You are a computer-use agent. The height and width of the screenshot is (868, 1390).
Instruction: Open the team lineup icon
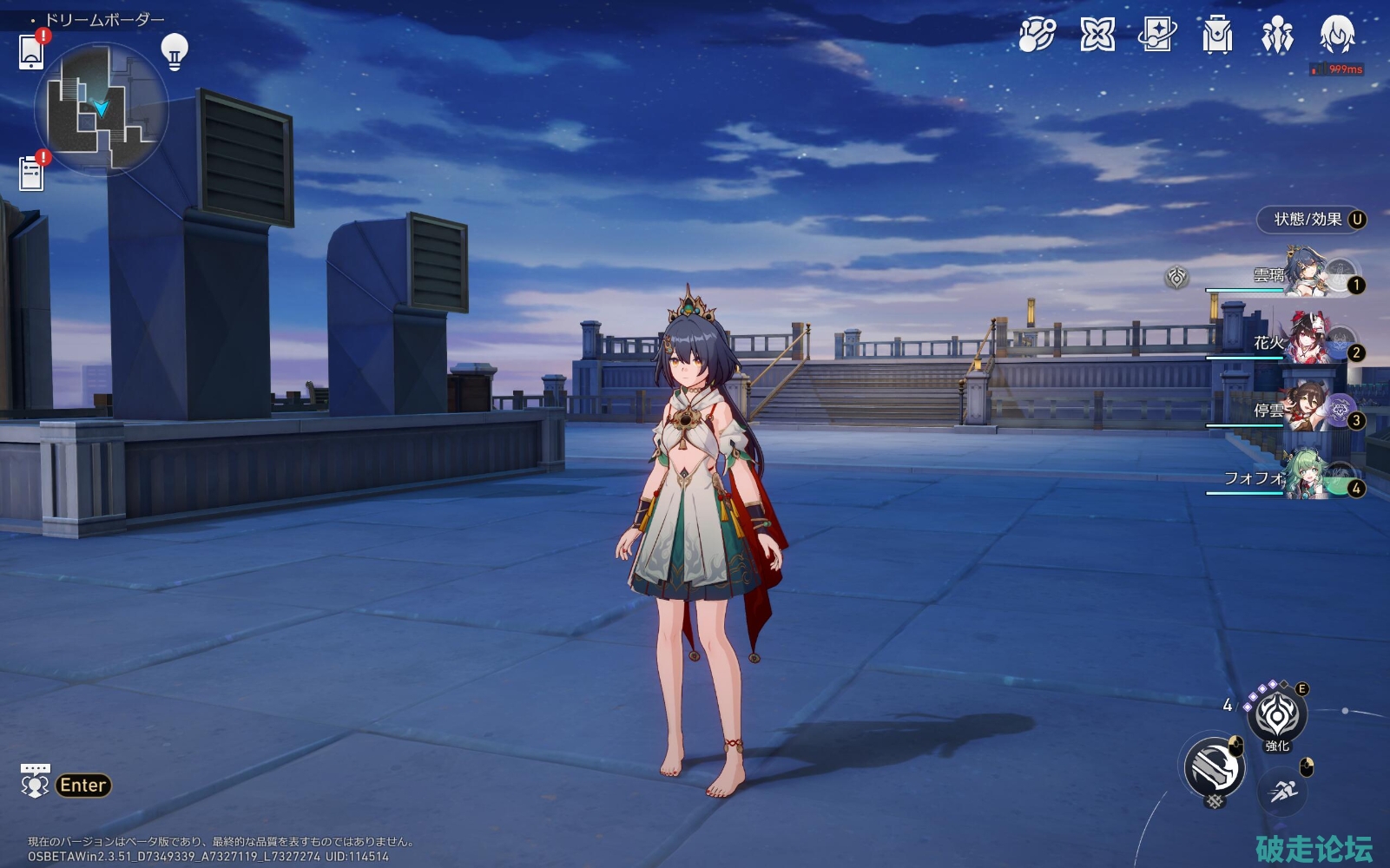pyautogui.click(x=1277, y=36)
